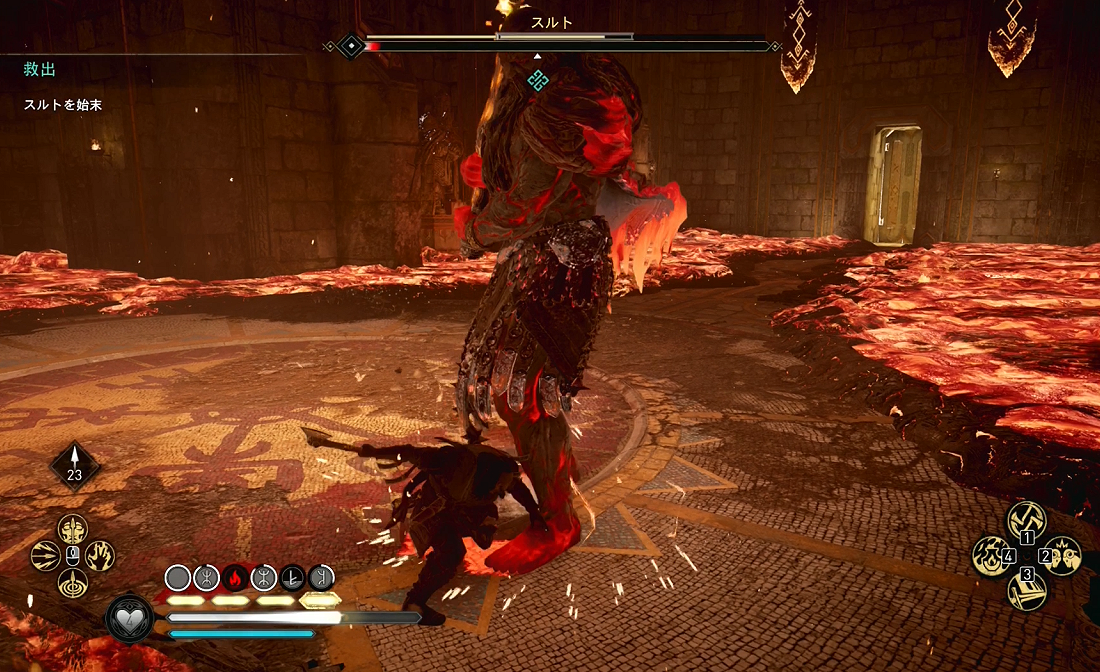
Task: Activate the flaming fire strike ability
Action: [x=990, y=555]
